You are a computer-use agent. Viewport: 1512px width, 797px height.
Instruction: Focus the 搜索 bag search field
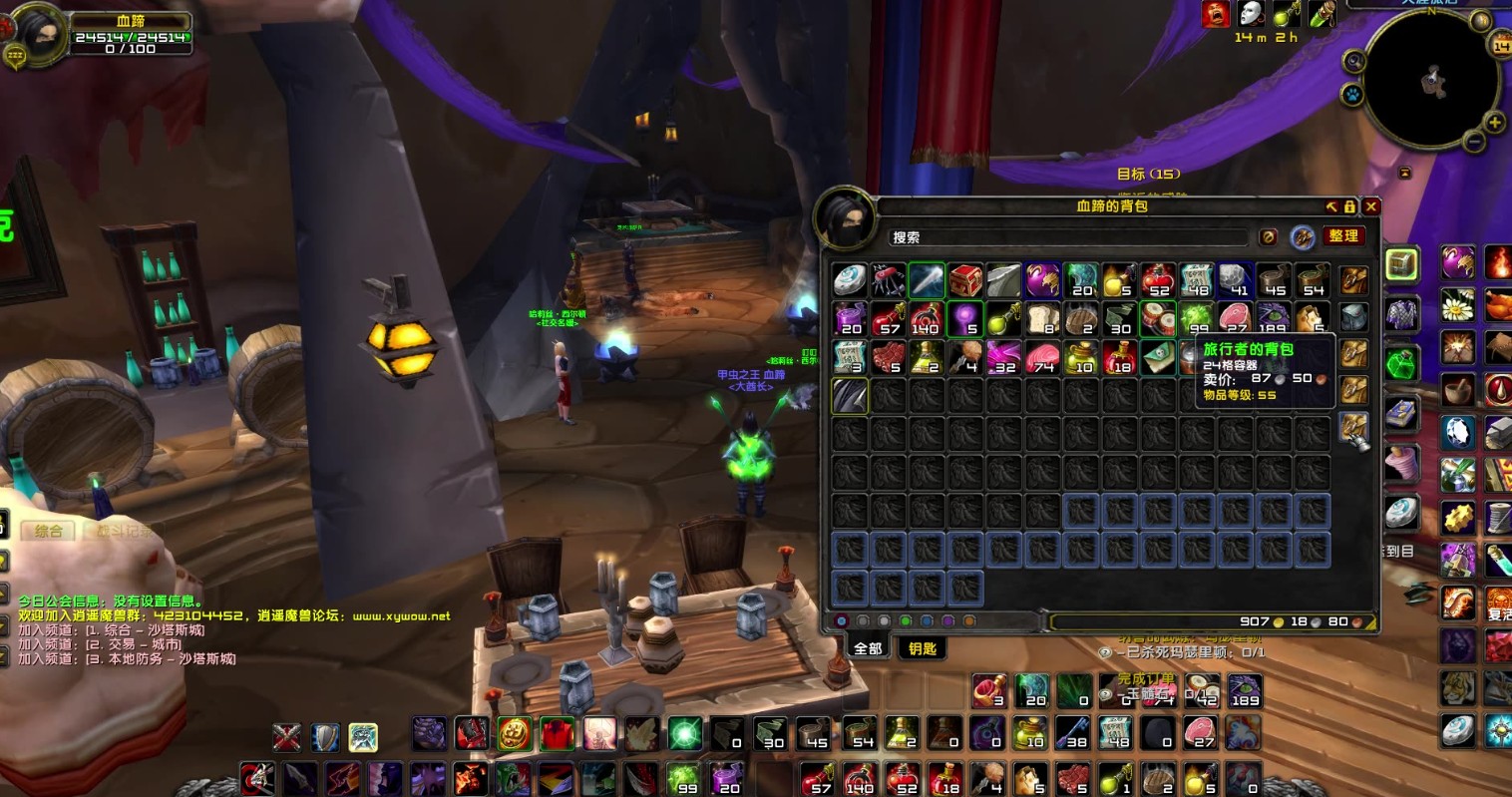pos(1067,237)
